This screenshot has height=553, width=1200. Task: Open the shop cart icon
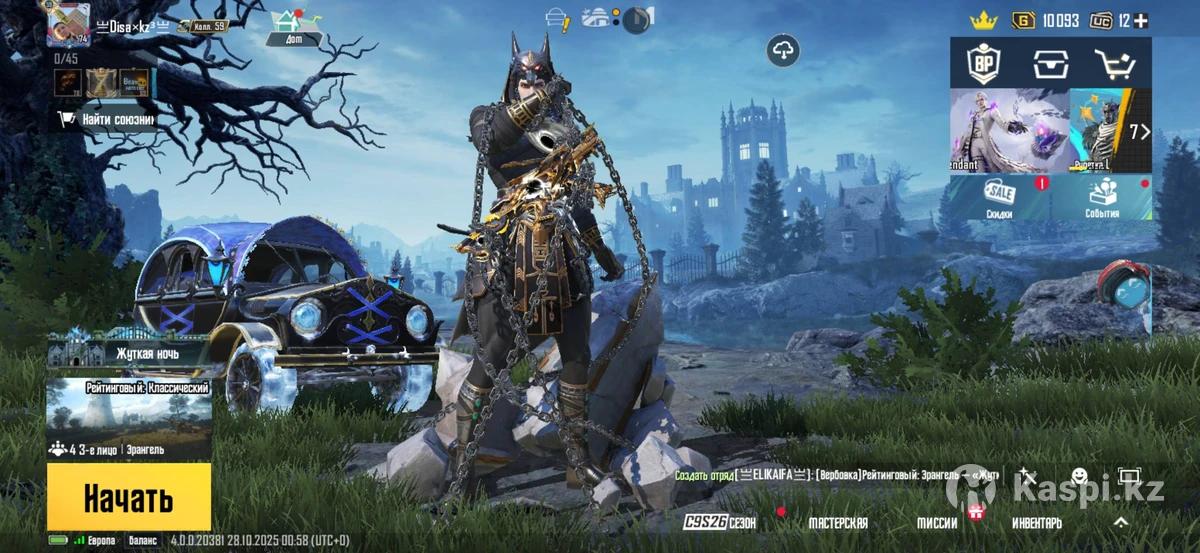click(x=1115, y=64)
